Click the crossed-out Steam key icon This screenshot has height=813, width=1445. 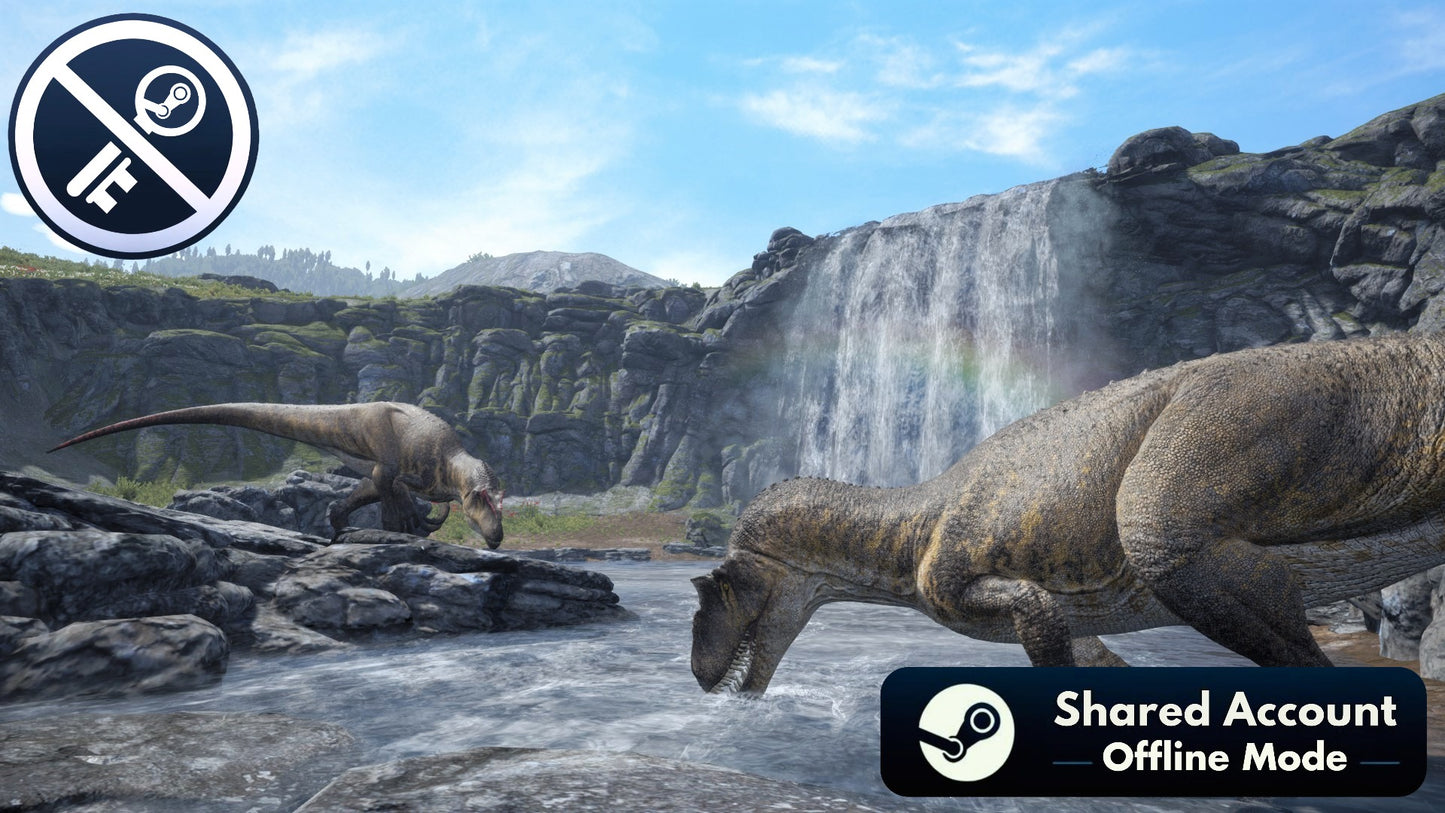point(133,135)
